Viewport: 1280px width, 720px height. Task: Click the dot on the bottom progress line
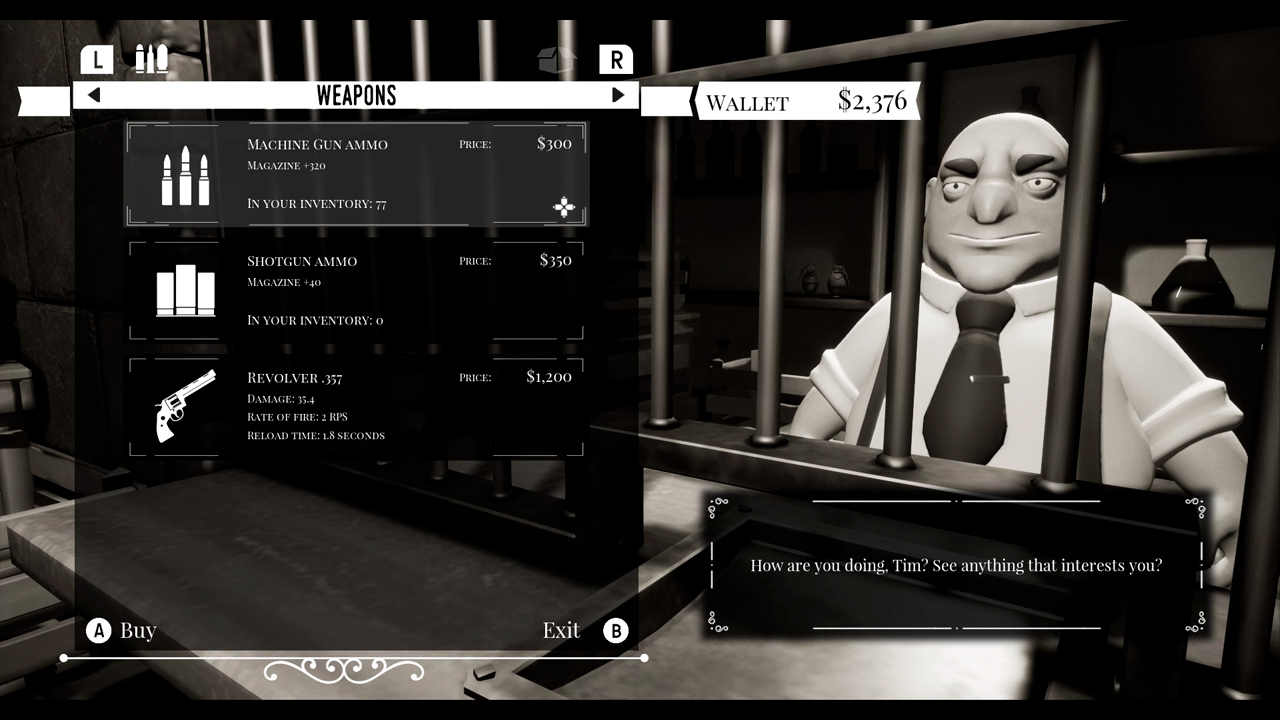point(63,658)
